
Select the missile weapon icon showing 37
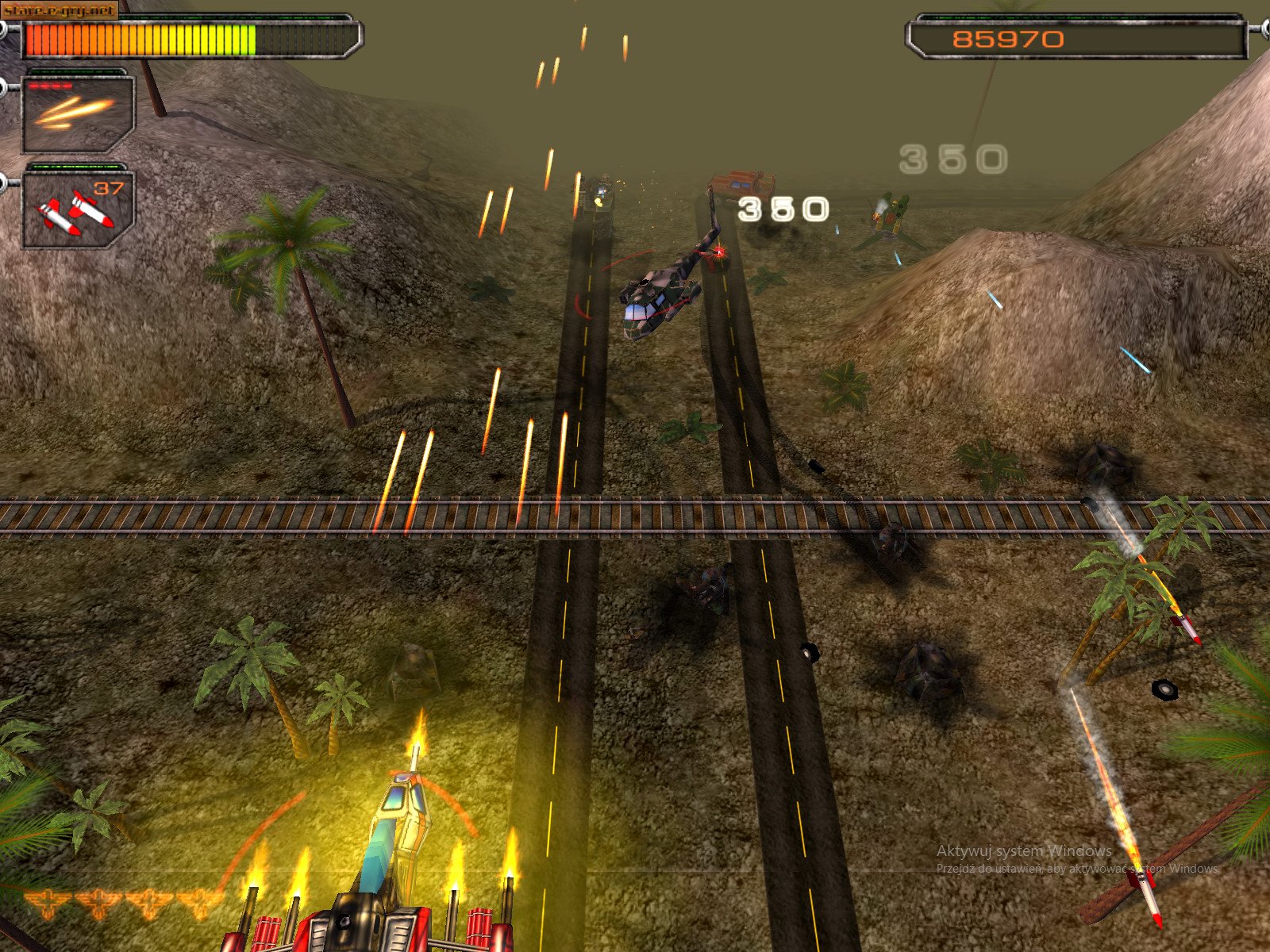75,210
